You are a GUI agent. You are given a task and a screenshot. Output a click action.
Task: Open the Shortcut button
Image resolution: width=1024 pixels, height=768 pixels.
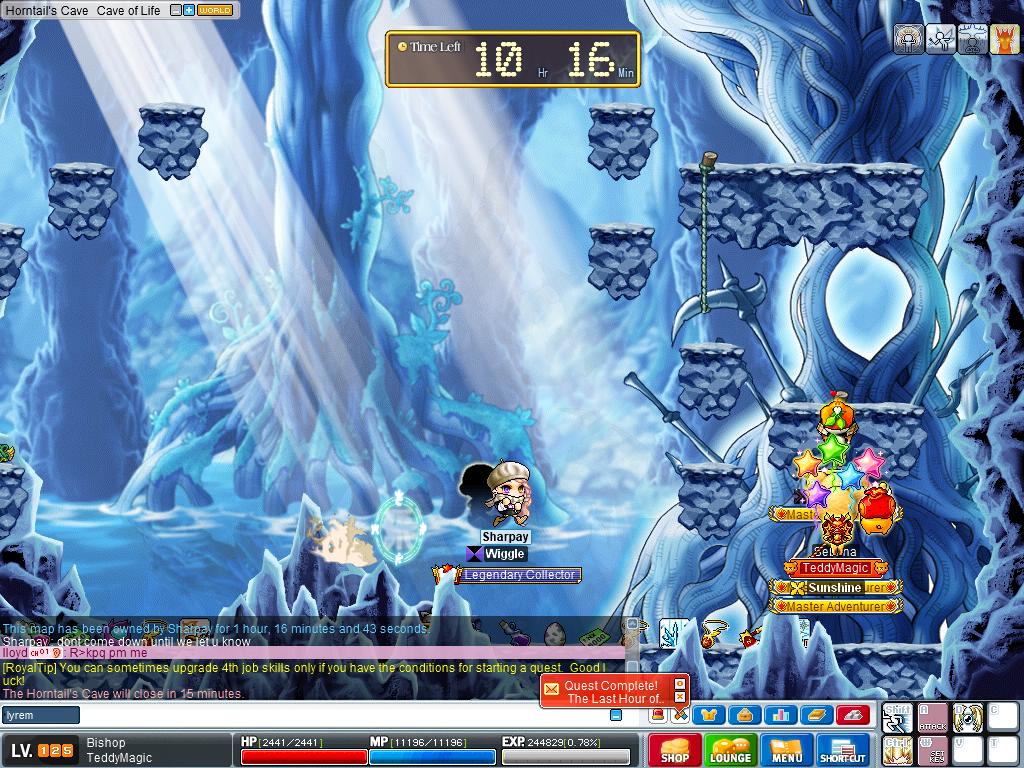(x=842, y=750)
